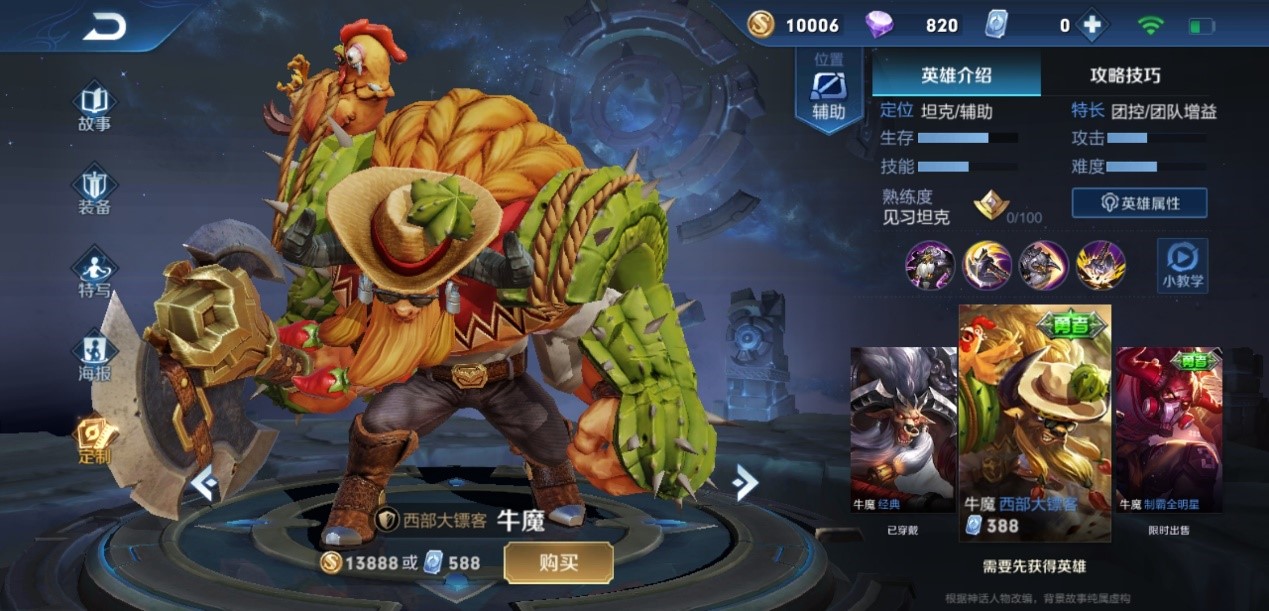Click the 购买 purchase button
The width and height of the screenshot is (1269, 611).
[x=558, y=562]
